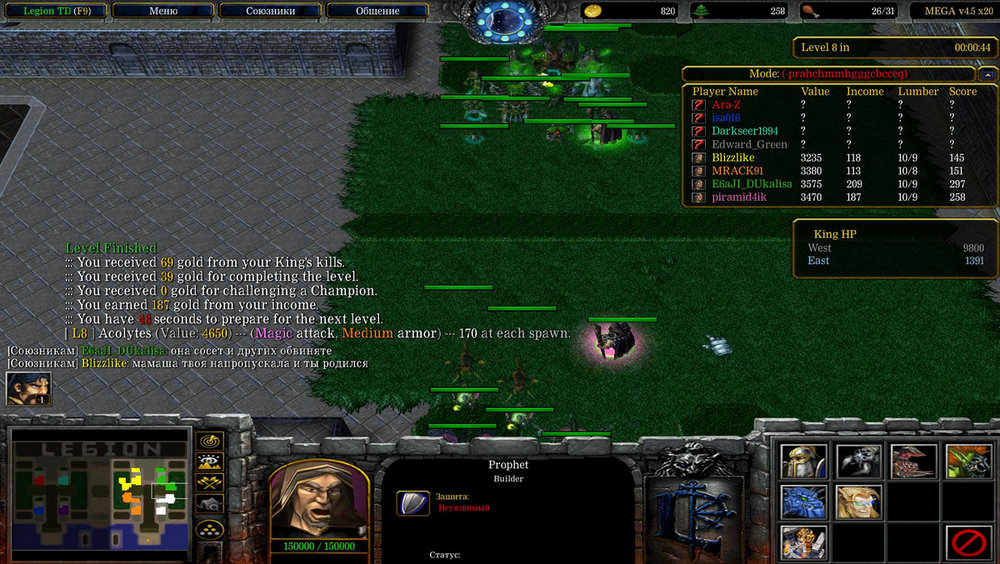Image resolution: width=1000 pixels, height=564 pixels.
Task: Choose the green troll with orange hair icon
Action: (x=968, y=461)
